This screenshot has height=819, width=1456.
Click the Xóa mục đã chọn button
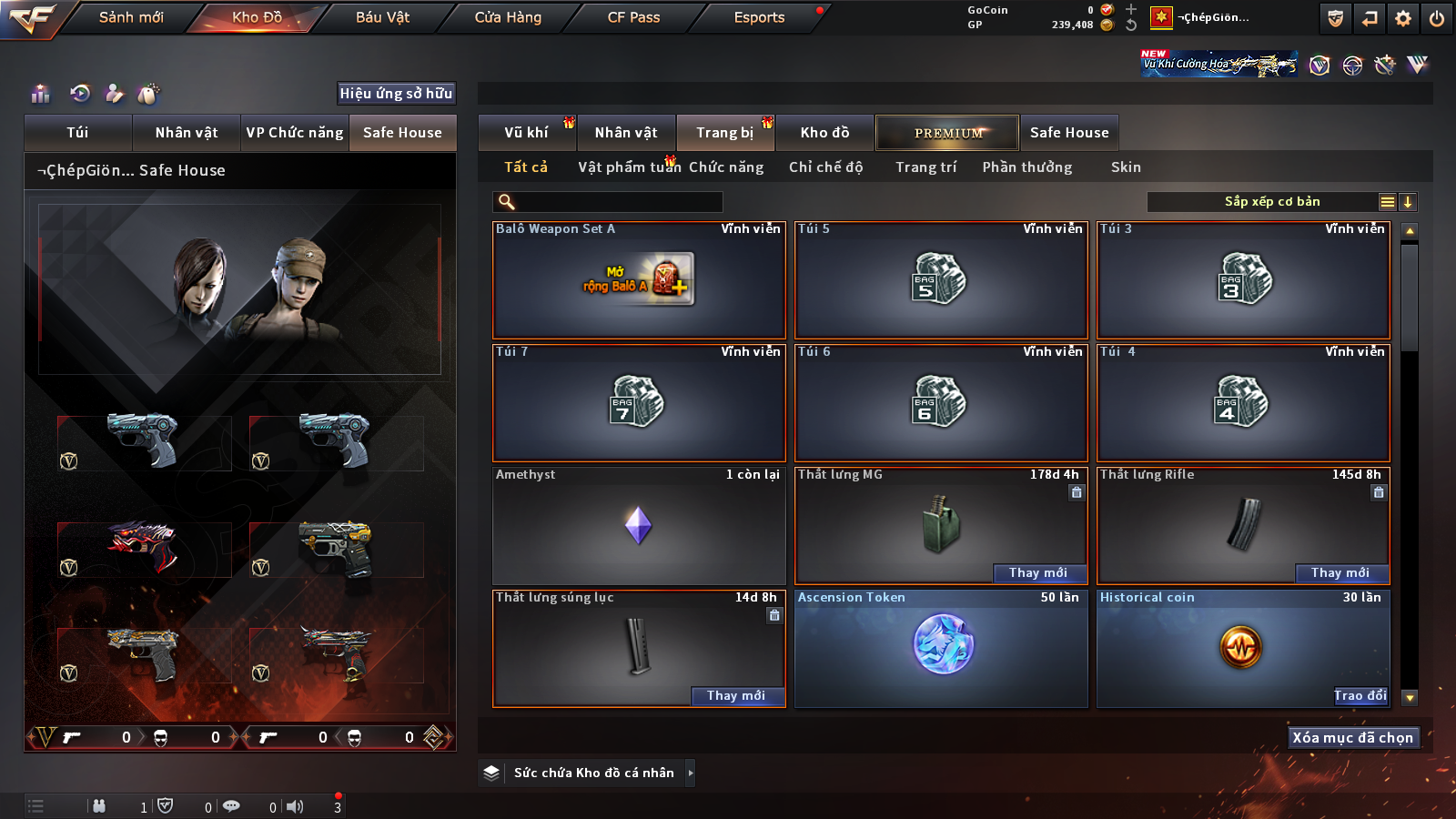[x=1352, y=737]
